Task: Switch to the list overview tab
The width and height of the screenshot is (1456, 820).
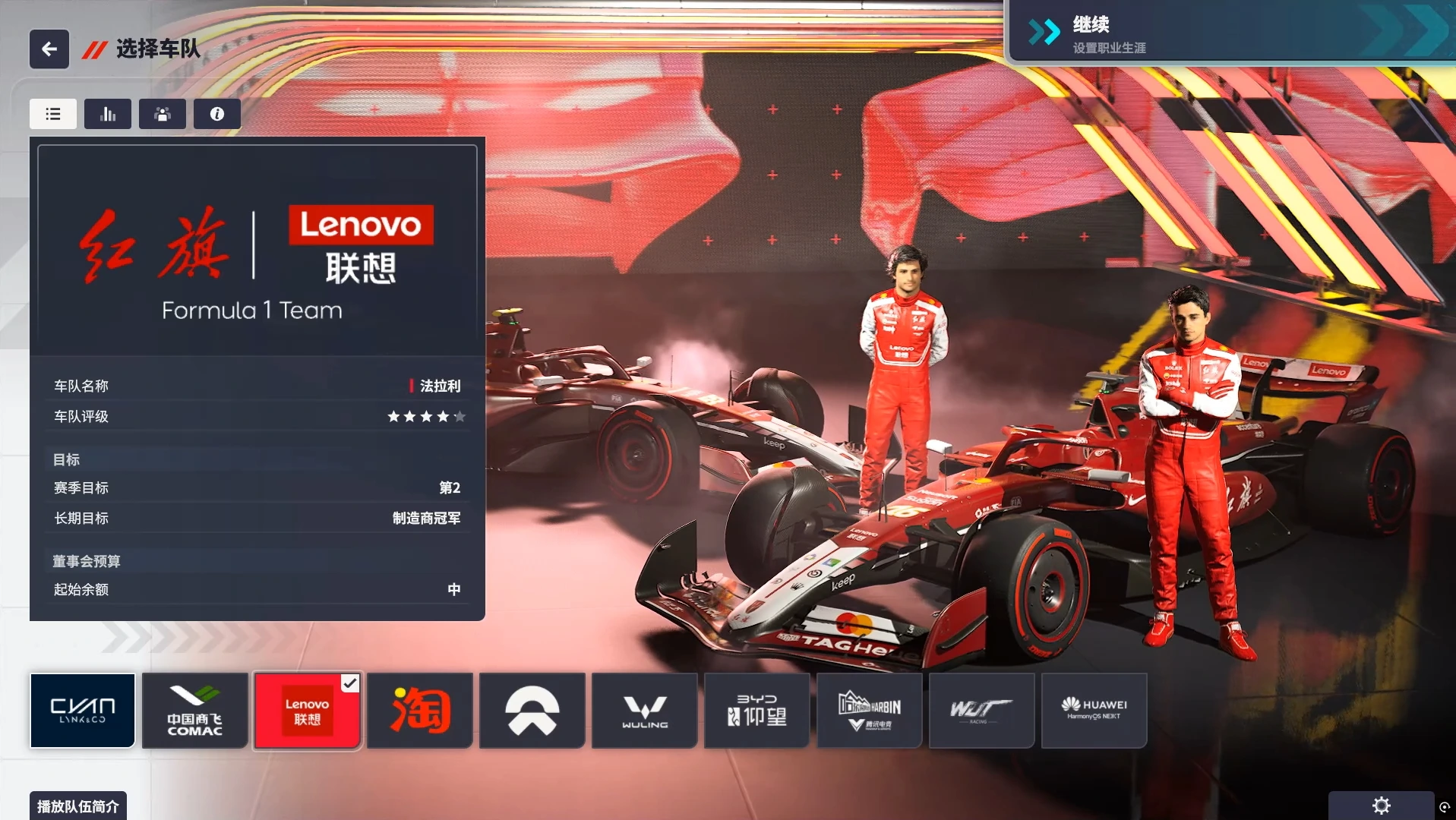Action: coord(53,114)
